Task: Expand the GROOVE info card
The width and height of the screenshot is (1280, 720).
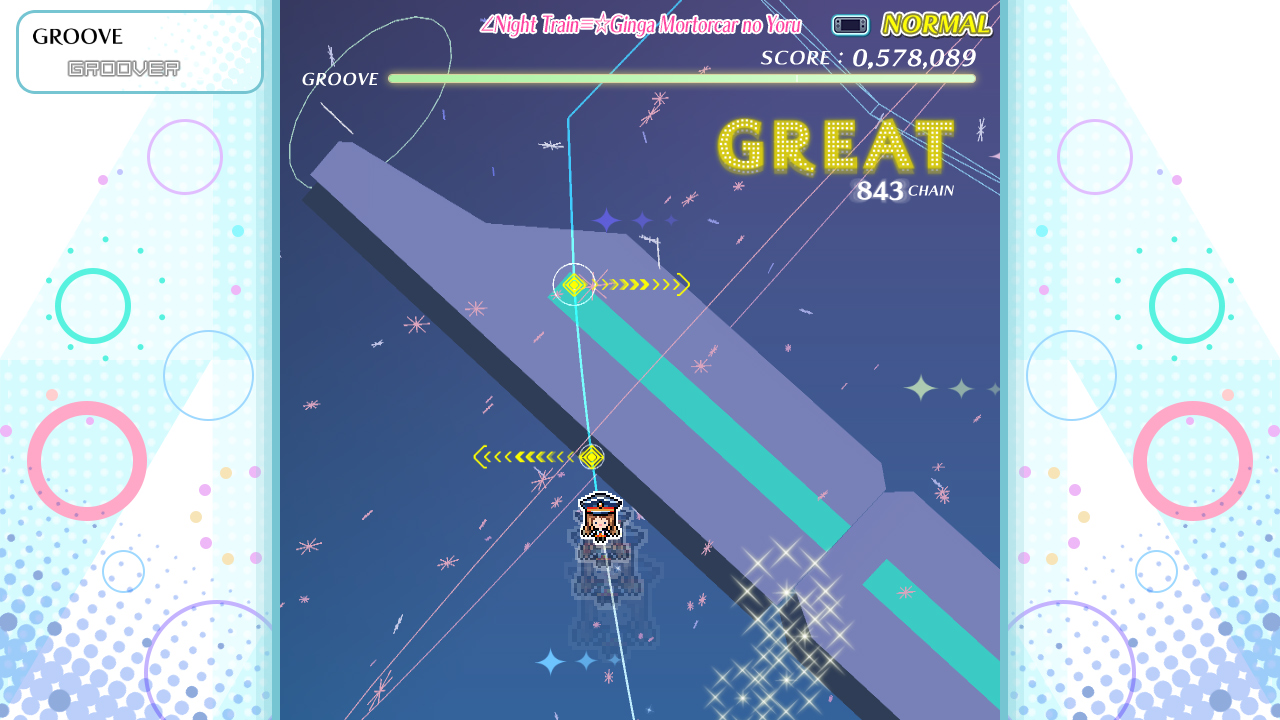Action: coord(138,50)
